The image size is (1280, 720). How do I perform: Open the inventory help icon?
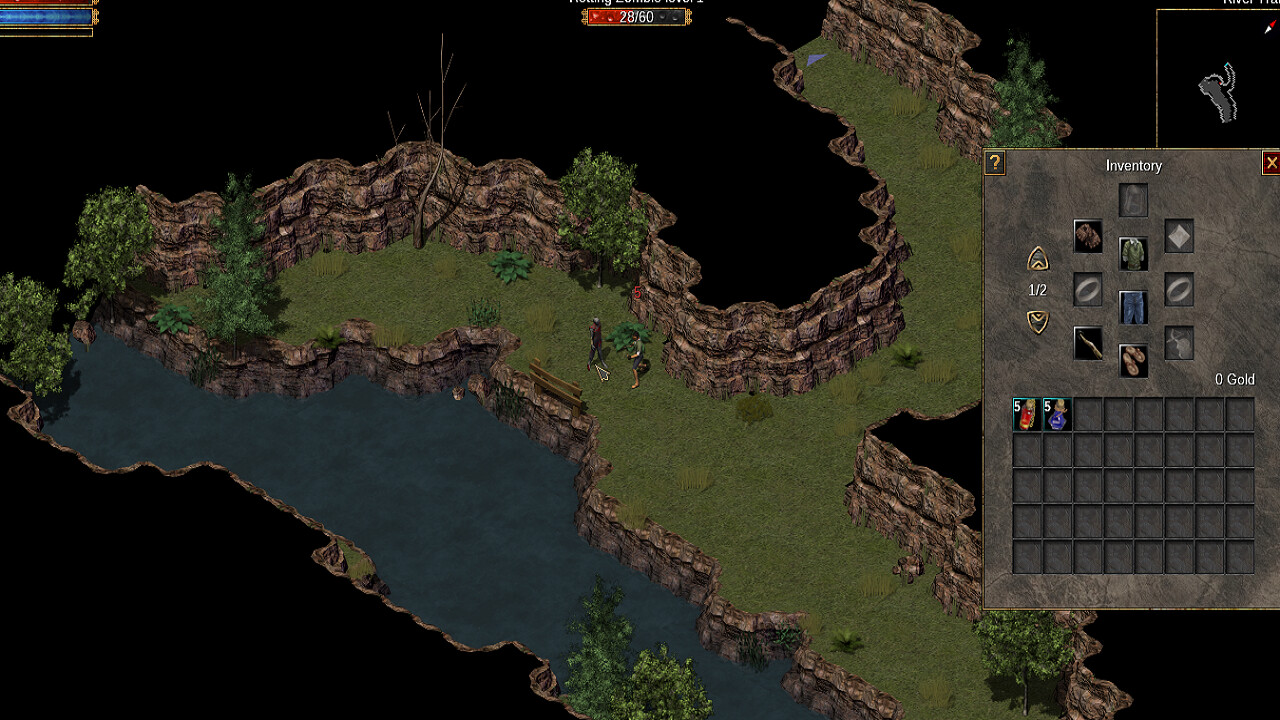(994, 163)
